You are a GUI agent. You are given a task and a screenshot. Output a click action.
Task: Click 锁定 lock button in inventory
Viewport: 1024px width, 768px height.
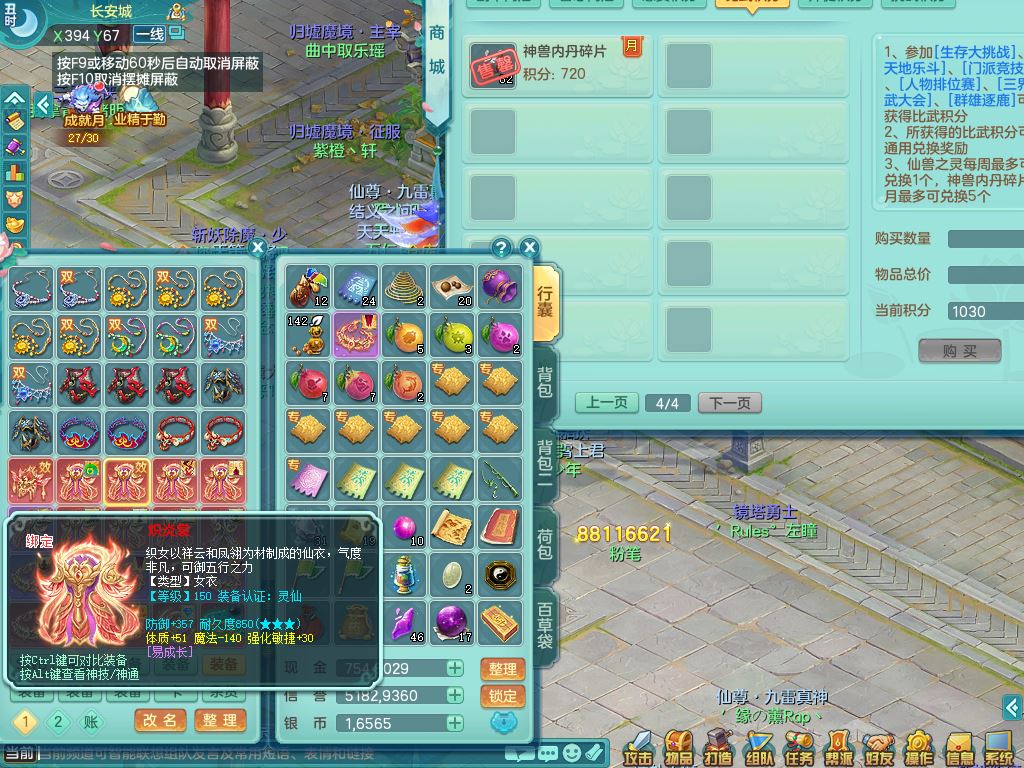click(503, 696)
